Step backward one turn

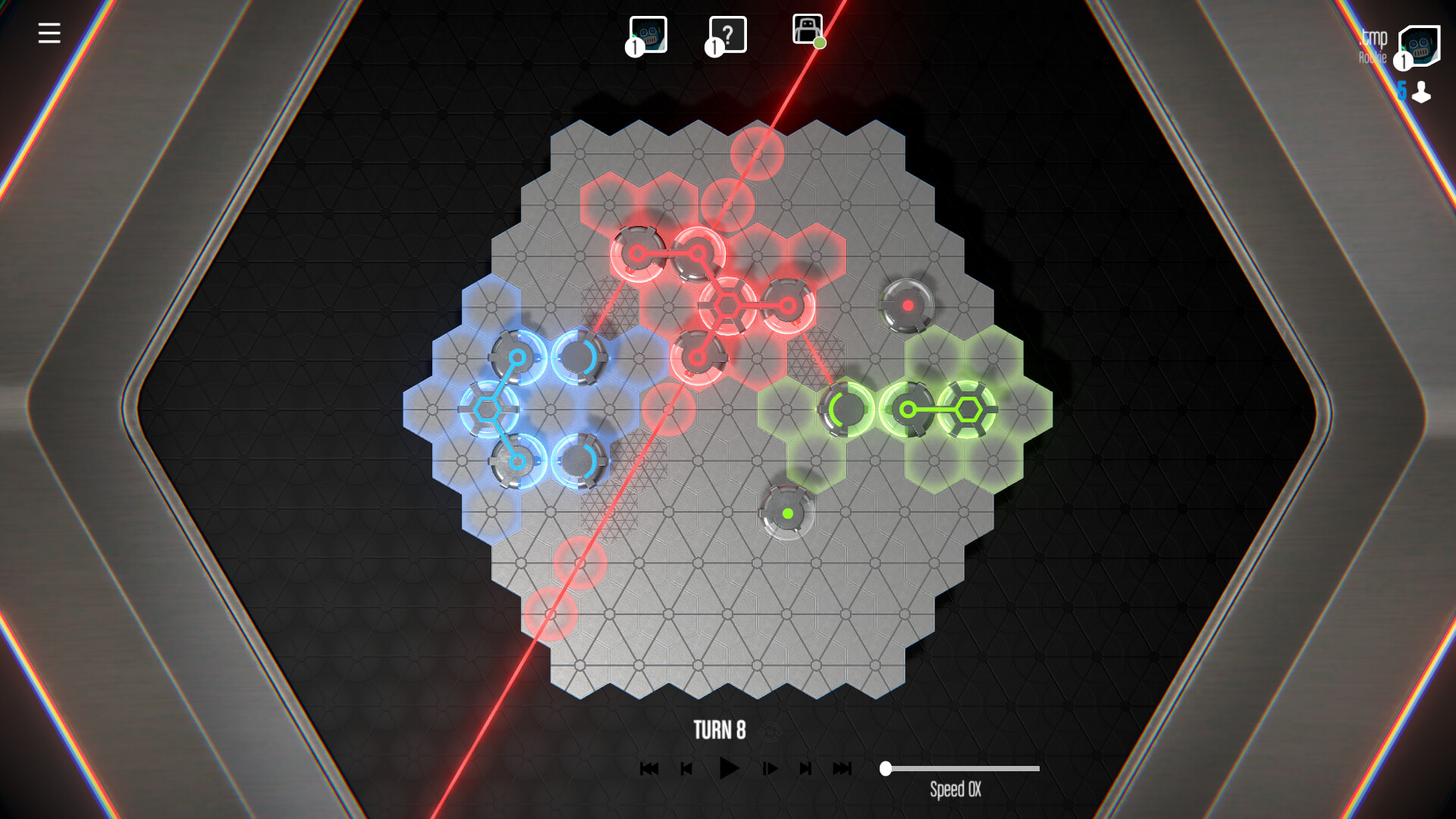coord(686,767)
